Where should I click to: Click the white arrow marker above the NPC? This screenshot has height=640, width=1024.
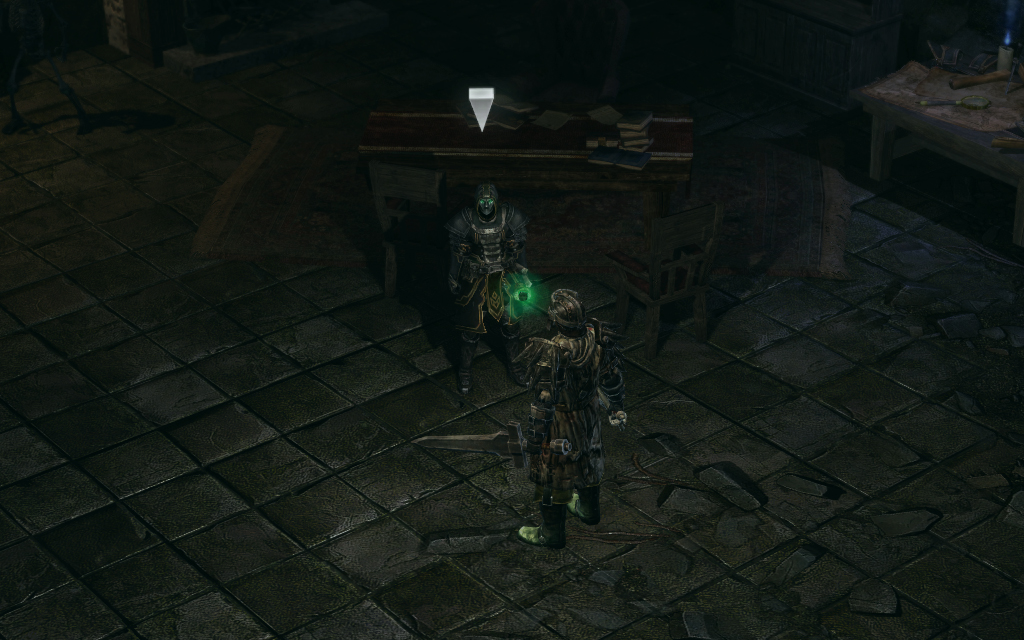[x=482, y=108]
